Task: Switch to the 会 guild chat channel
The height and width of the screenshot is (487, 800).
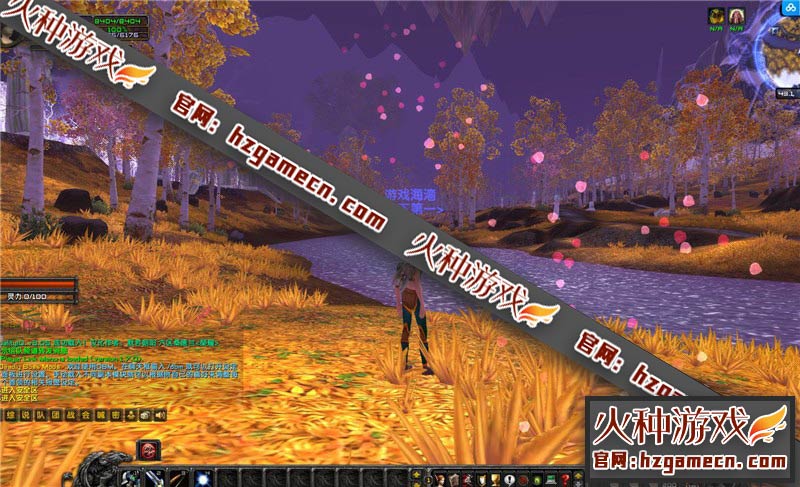Action: click(86, 415)
